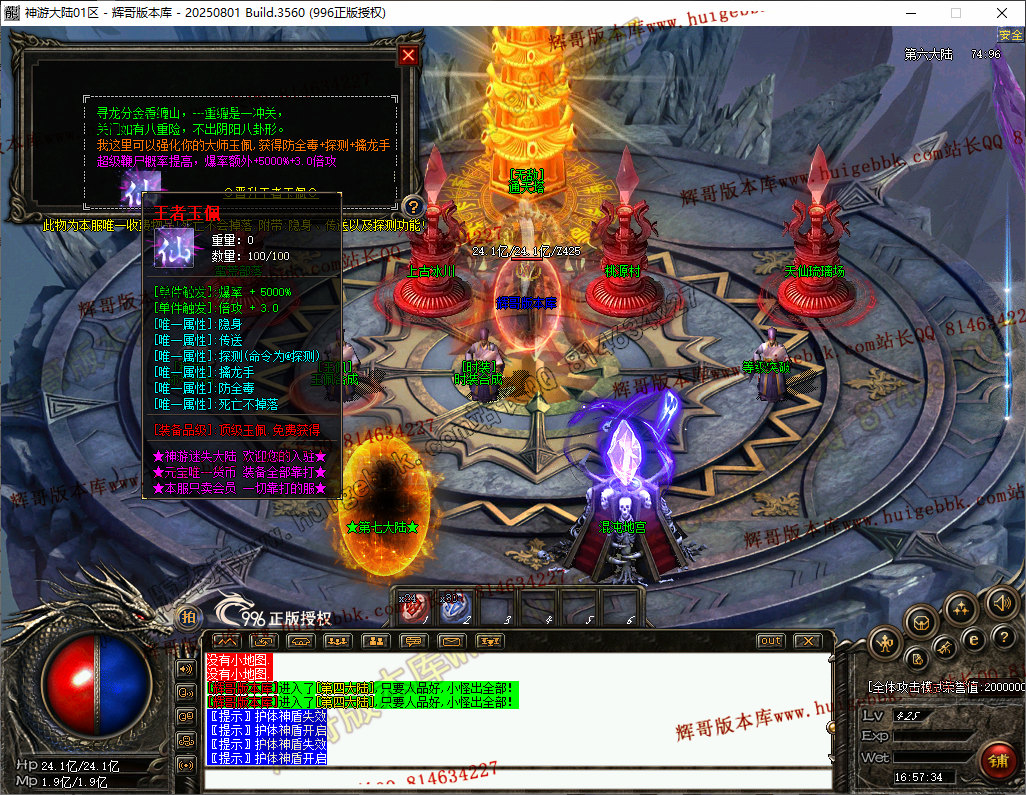1026x795 pixels.
Task: Click the chat panel's out button
Action: 770,641
